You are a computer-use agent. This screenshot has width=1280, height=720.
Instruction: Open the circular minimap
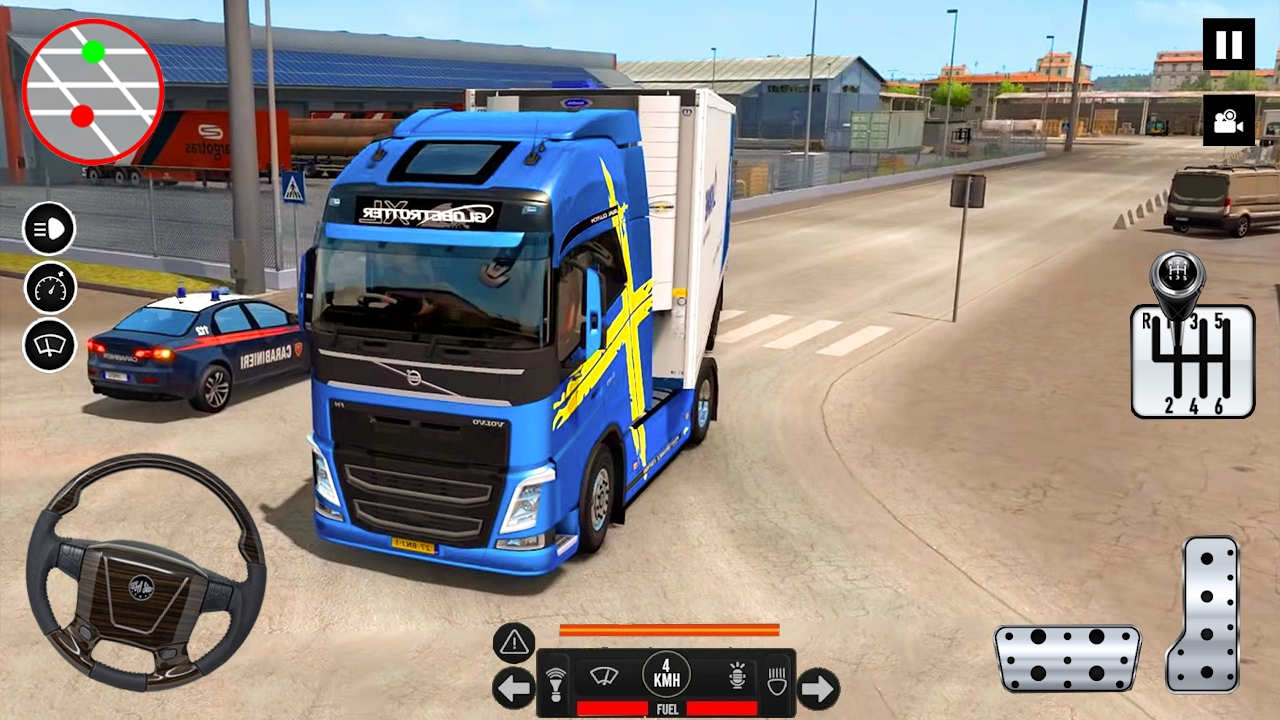pos(92,91)
